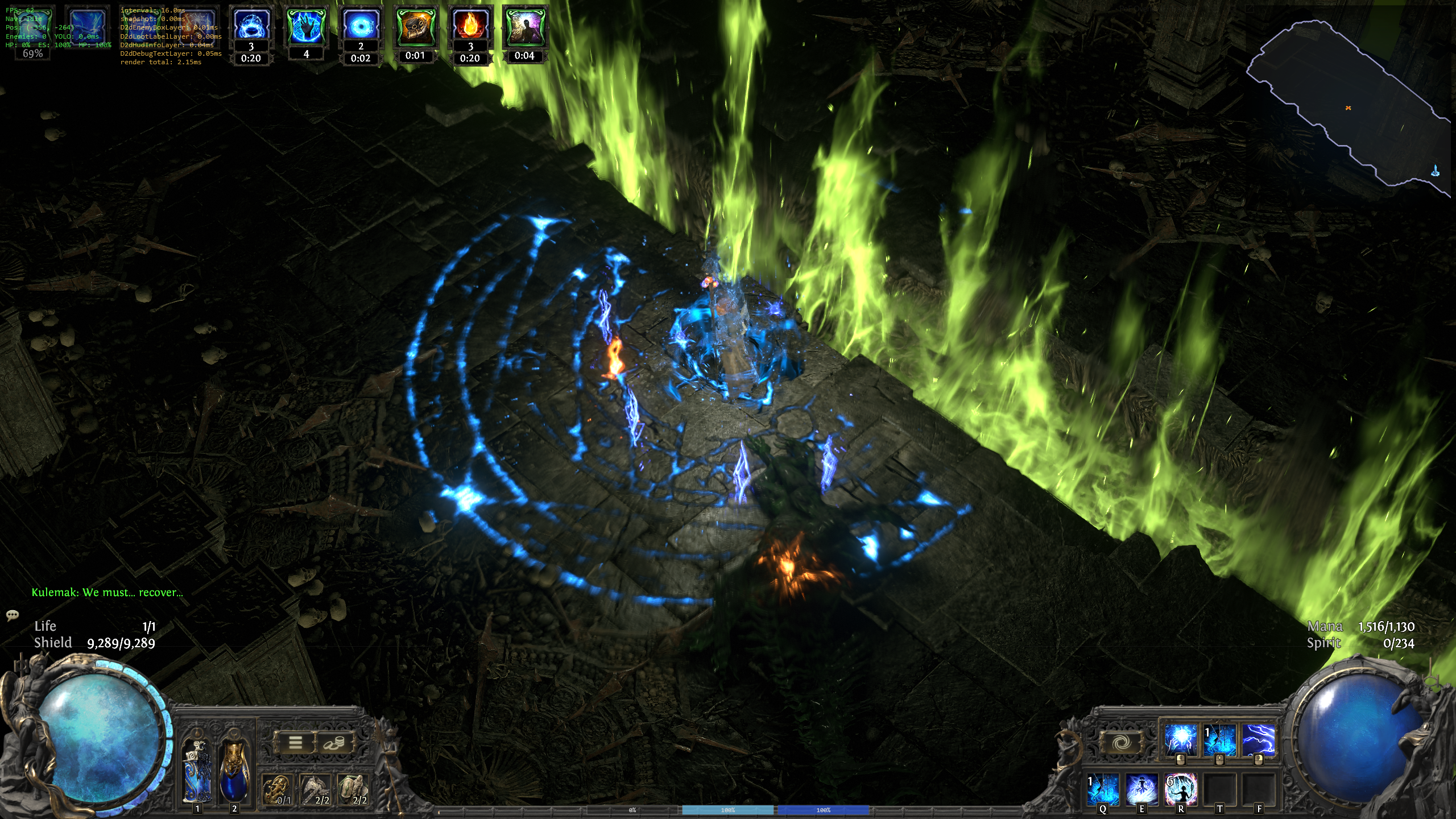Activate the skill bound to Q

pyautogui.click(x=1103, y=790)
